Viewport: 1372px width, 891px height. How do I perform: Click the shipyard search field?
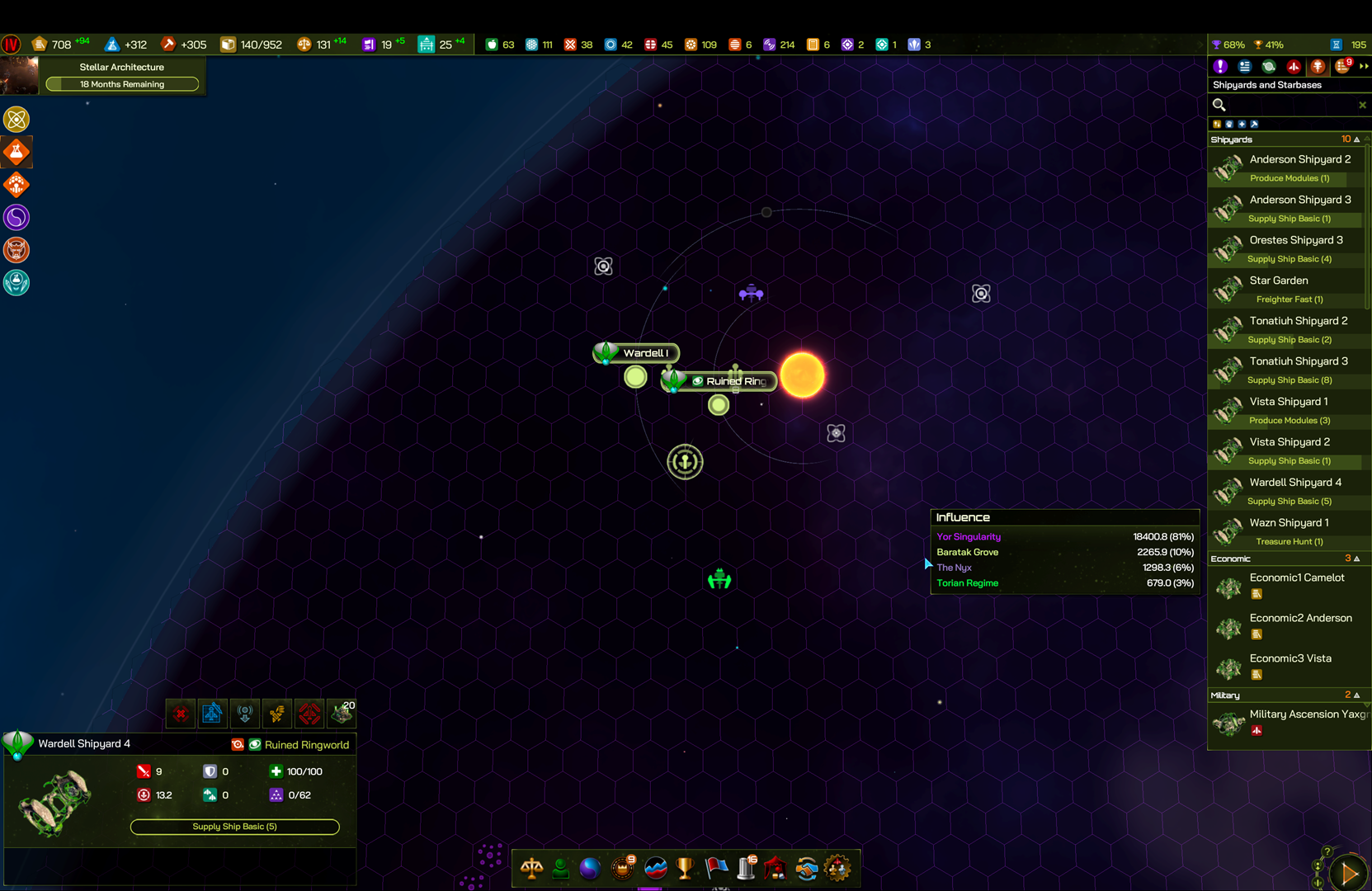click(x=1285, y=105)
